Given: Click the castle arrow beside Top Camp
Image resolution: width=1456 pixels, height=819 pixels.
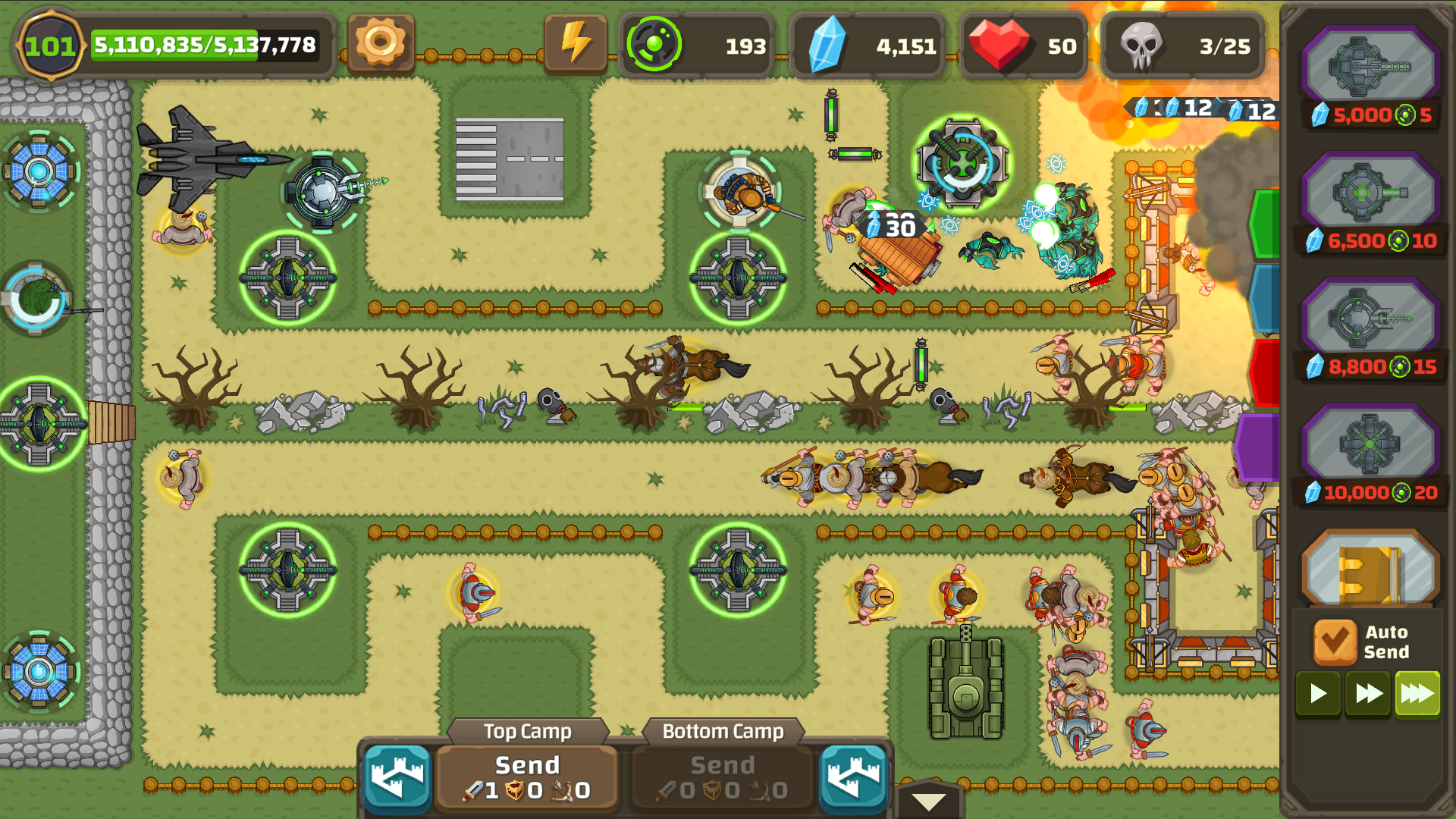Looking at the screenshot, I should 397,778.
